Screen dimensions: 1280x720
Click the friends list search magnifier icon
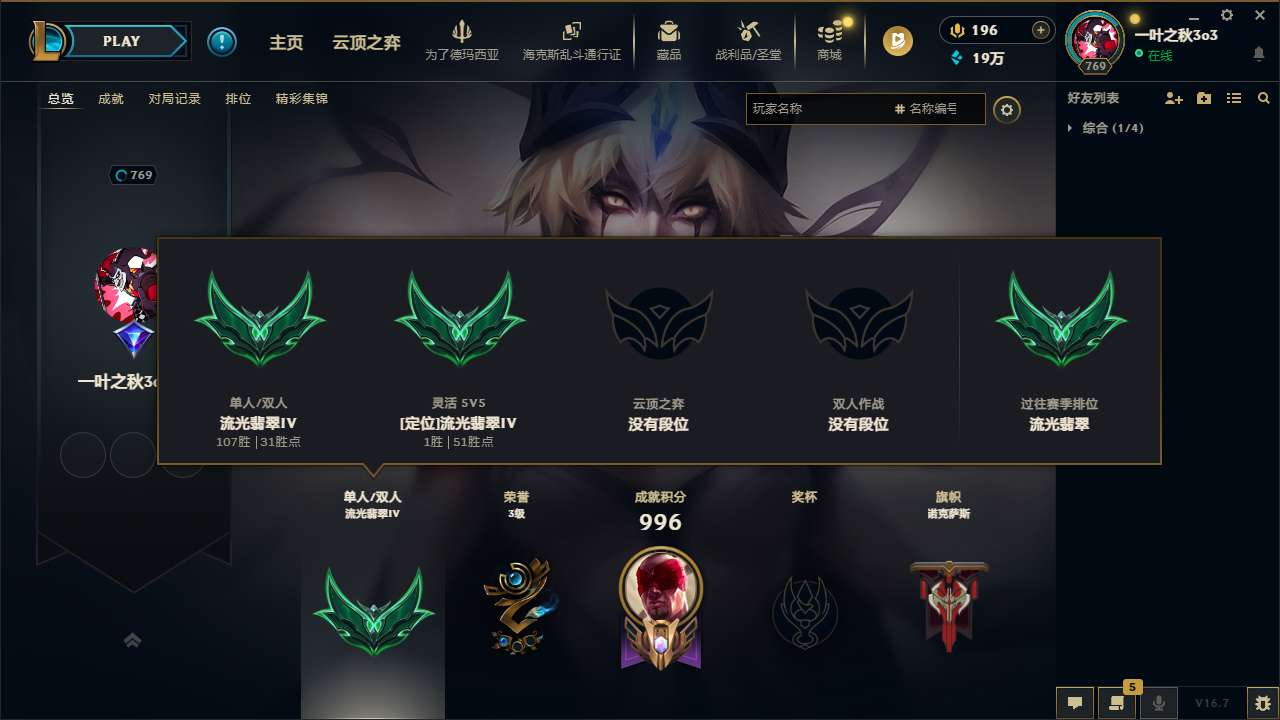(x=1263, y=98)
